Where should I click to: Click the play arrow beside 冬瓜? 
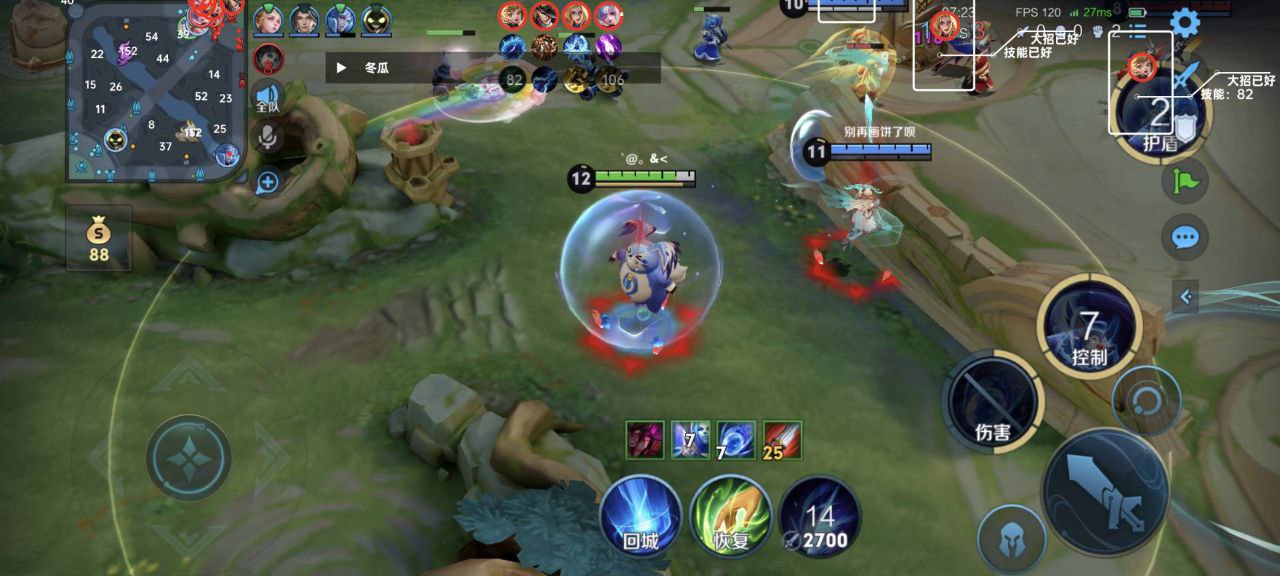pyautogui.click(x=341, y=68)
